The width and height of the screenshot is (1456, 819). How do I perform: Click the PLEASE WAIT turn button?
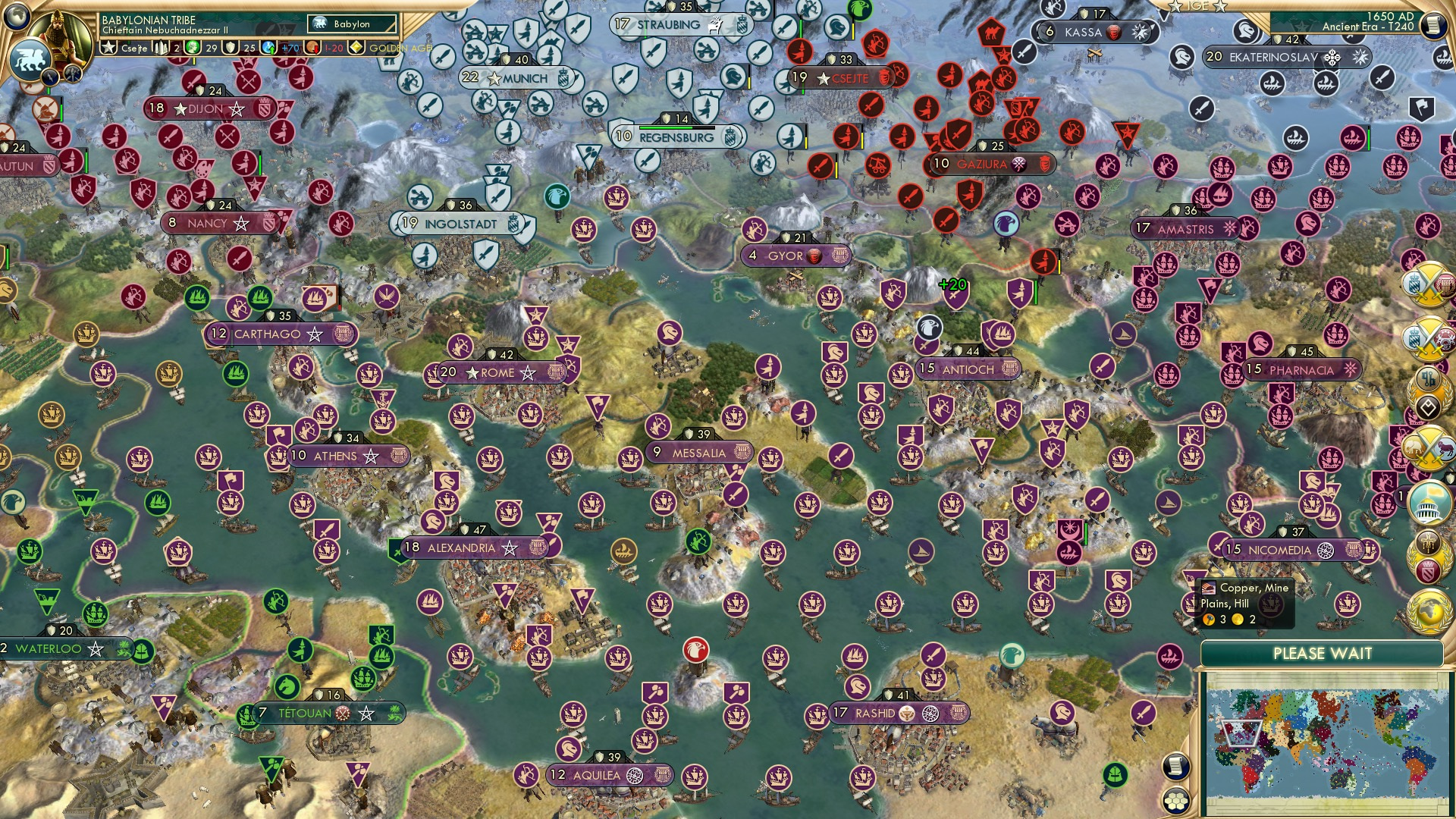(1322, 654)
